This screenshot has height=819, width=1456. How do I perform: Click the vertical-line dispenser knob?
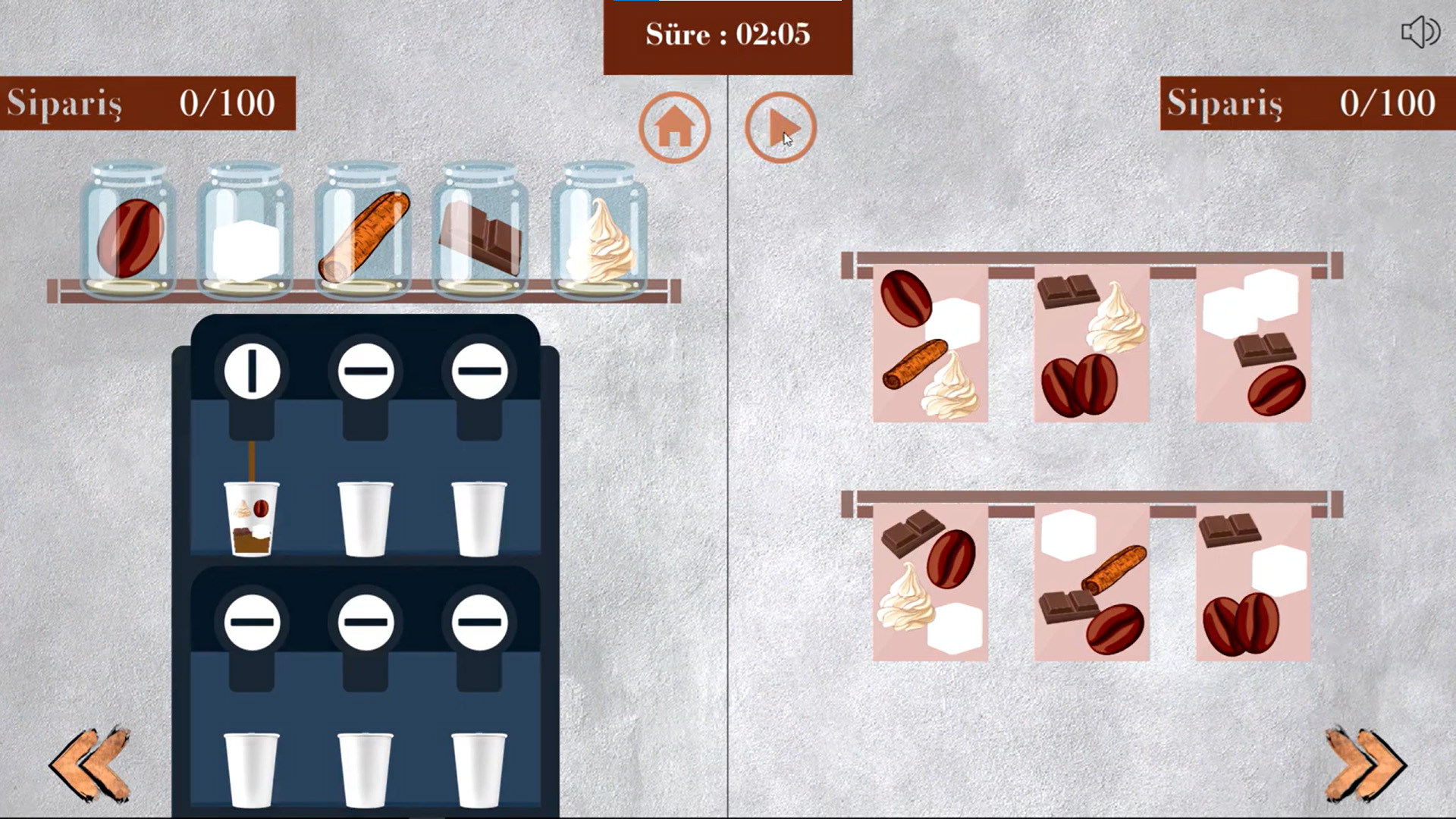(x=252, y=371)
